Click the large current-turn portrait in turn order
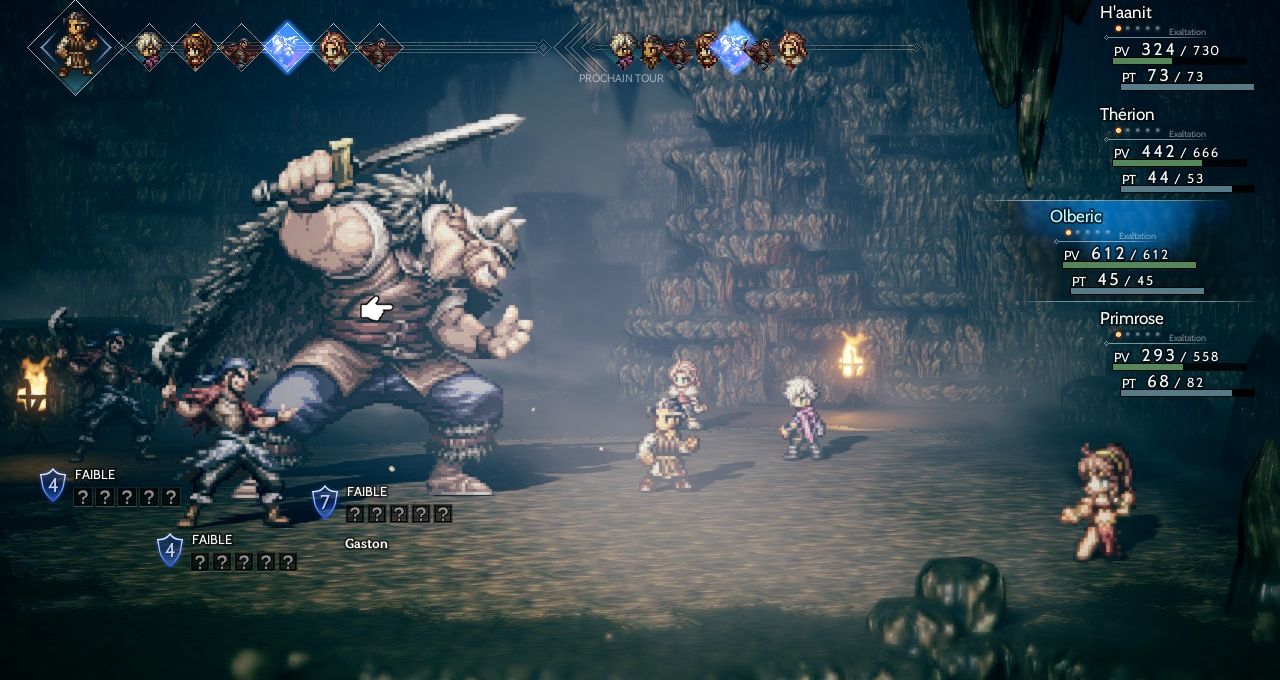 75,46
